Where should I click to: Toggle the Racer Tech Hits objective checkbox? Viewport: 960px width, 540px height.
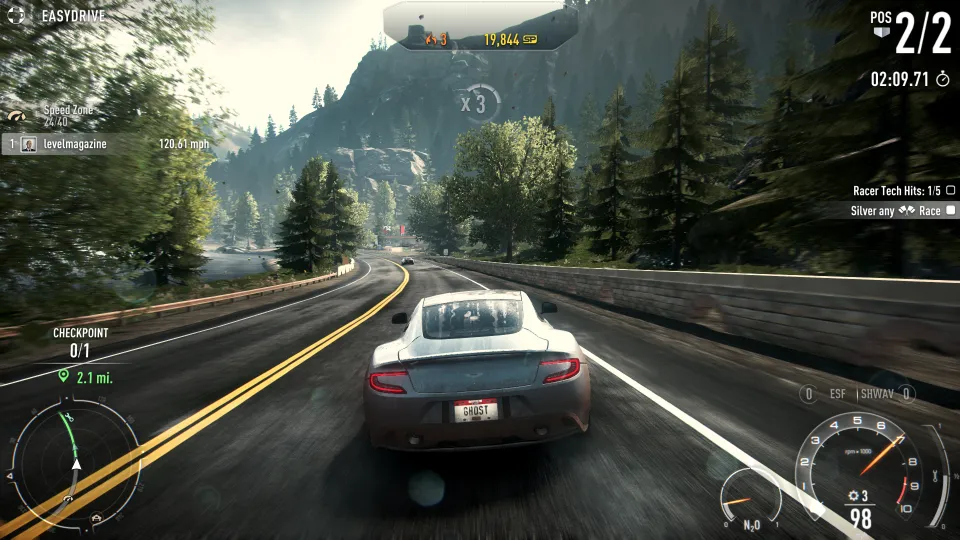[x=950, y=190]
